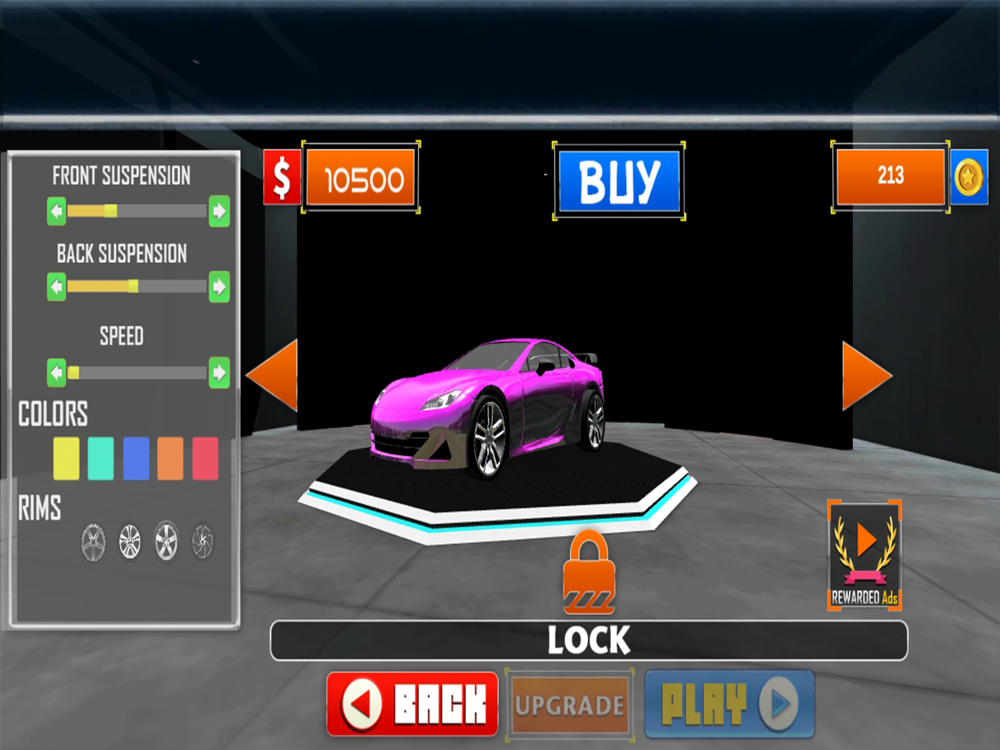Lower the speed stat with left arrow

[57, 373]
